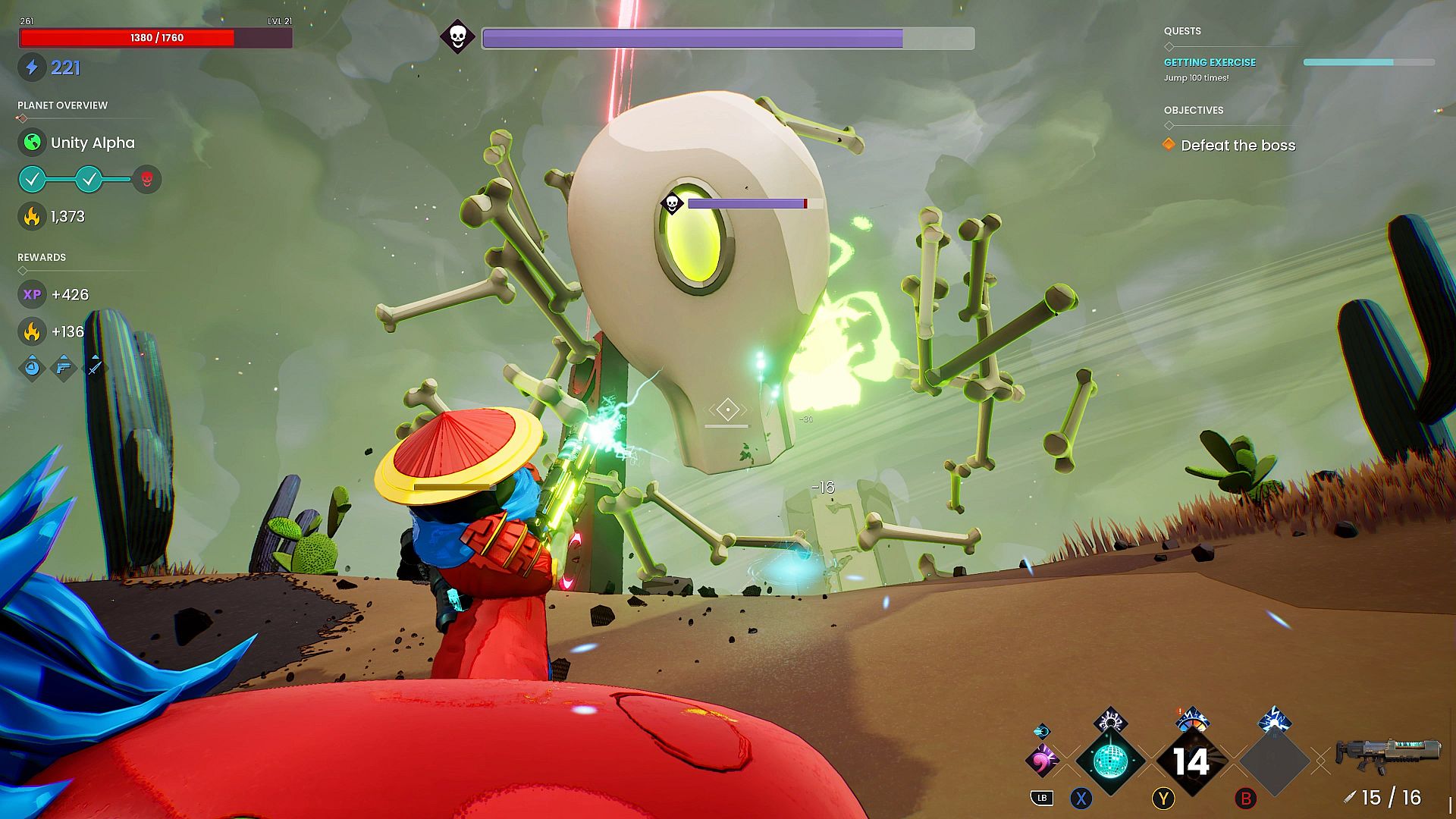Image resolution: width=1456 pixels, height=819 pixels.
Task: Open the Getting Exercise quest tracker
Action: coord(1210,62)
